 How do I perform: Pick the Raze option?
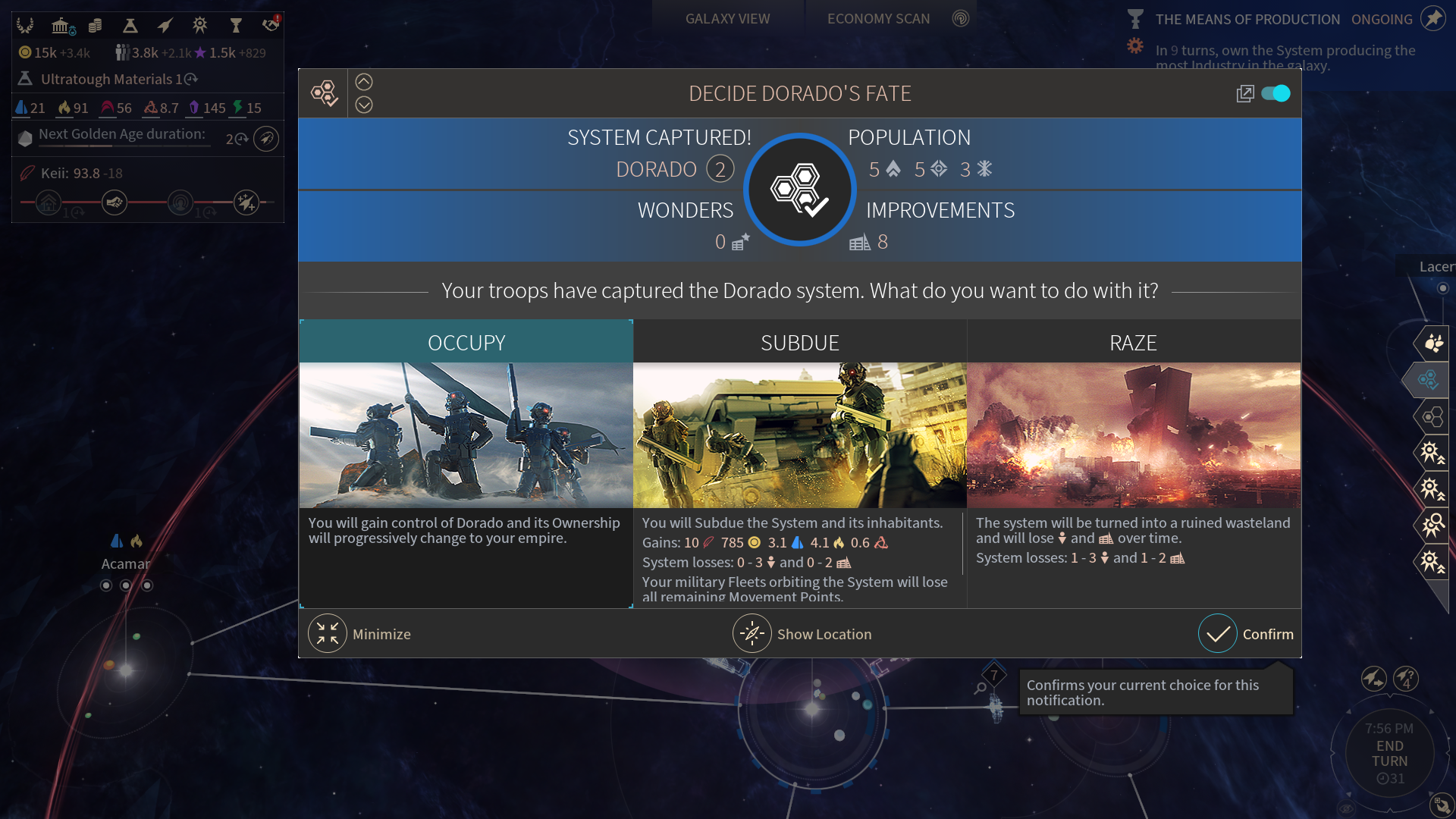click(1133, 343)
